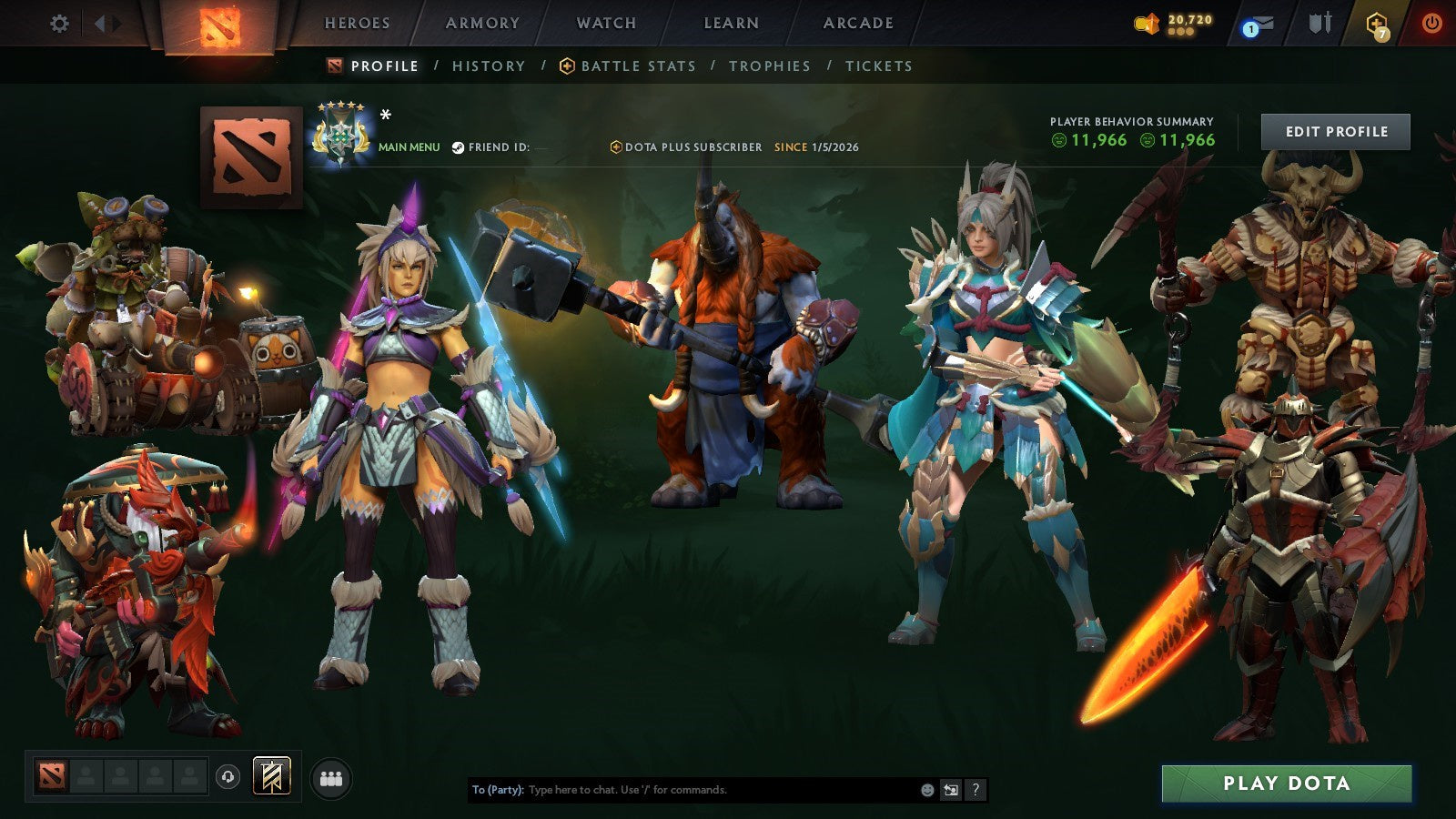Toggle party voice chat with the headset icon

tap(227, 775)
